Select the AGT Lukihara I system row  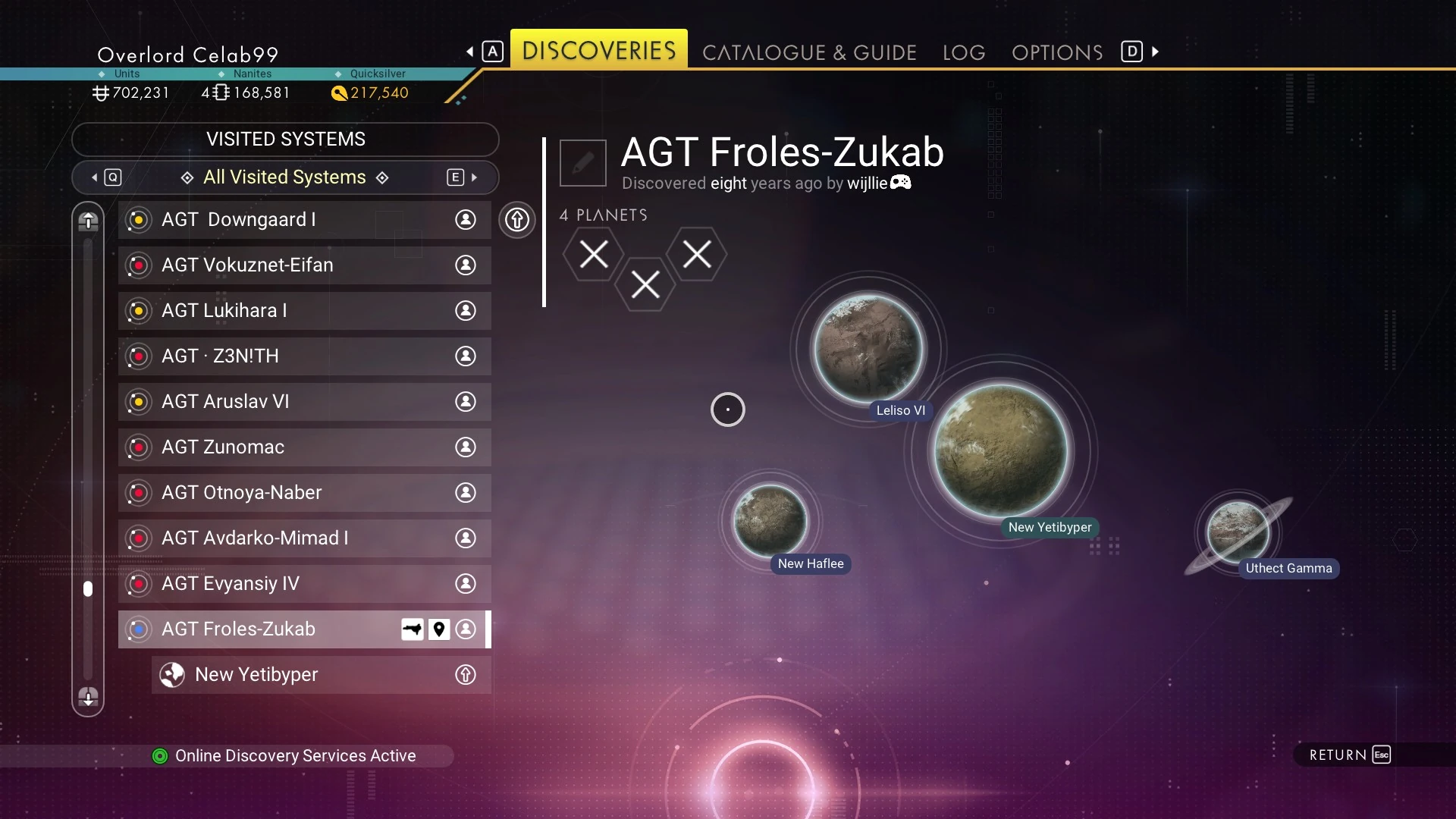[x=304, y=311]
